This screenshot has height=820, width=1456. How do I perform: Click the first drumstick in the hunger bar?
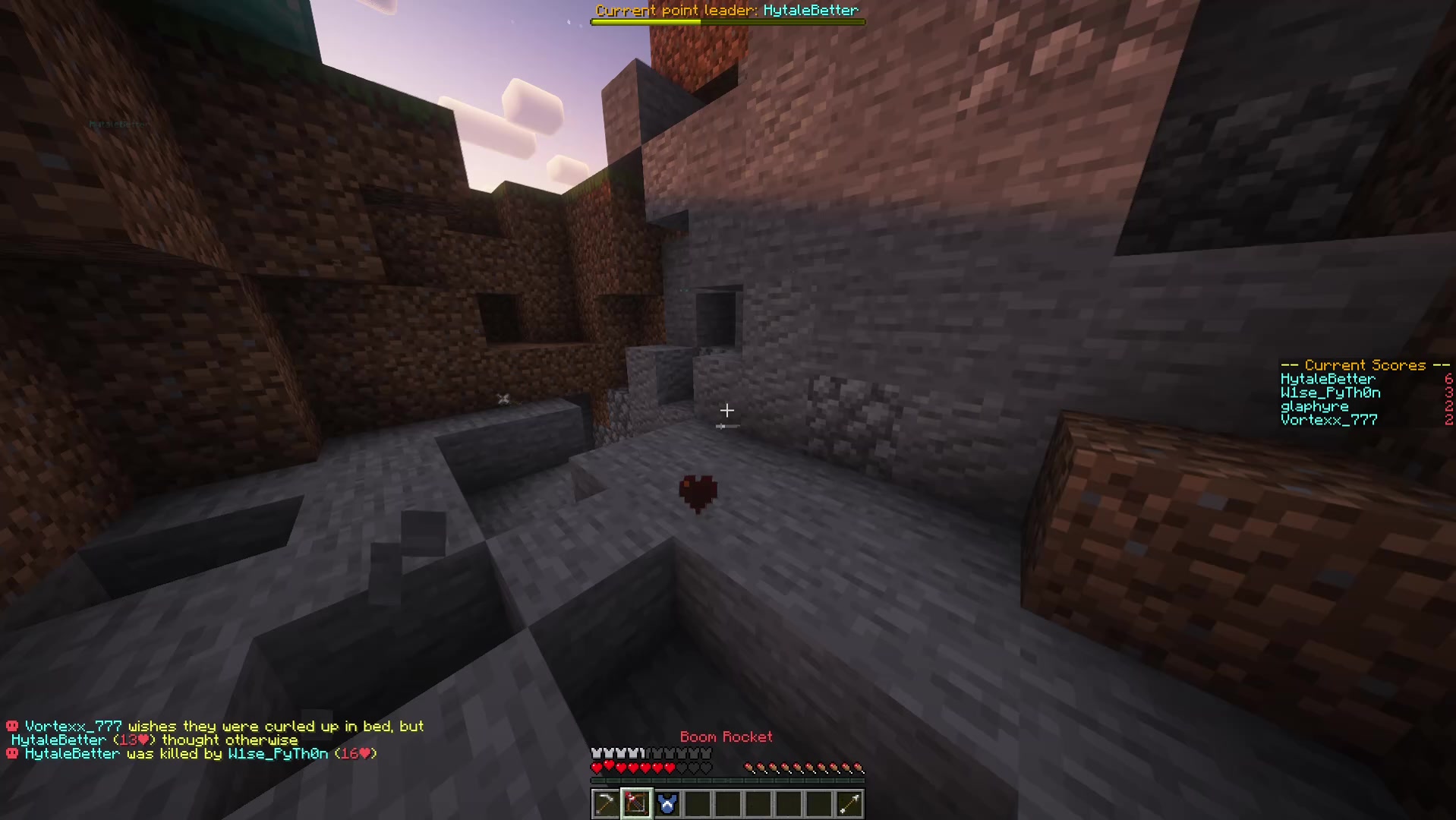(x=748, y=767)
